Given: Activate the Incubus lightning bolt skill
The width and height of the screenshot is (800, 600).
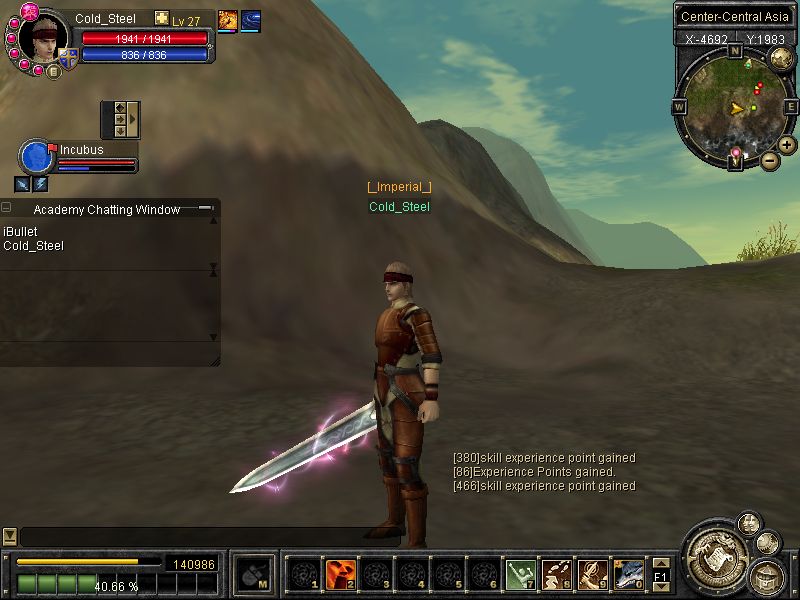Looking at the screenshot, I should click(40, 184).
